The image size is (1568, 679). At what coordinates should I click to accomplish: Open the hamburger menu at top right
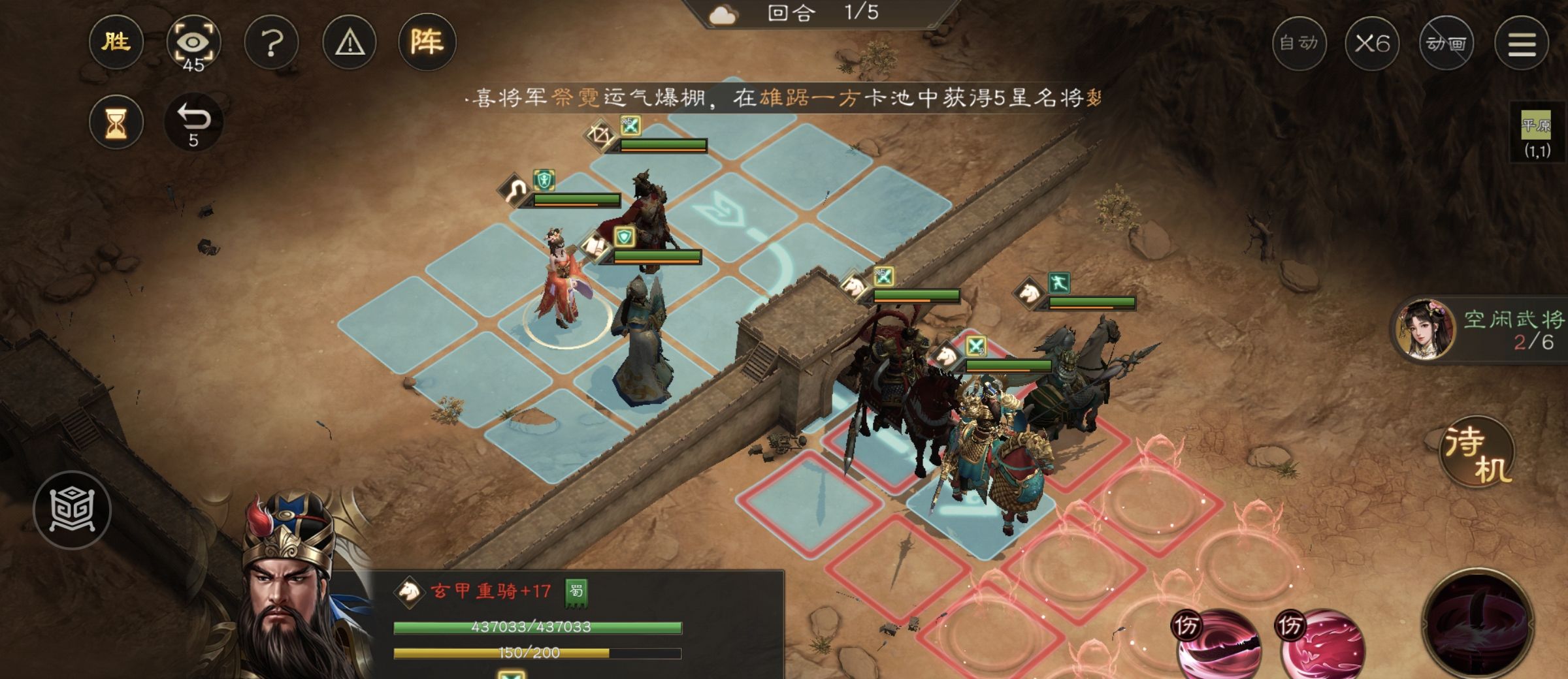pos(1522,42)
